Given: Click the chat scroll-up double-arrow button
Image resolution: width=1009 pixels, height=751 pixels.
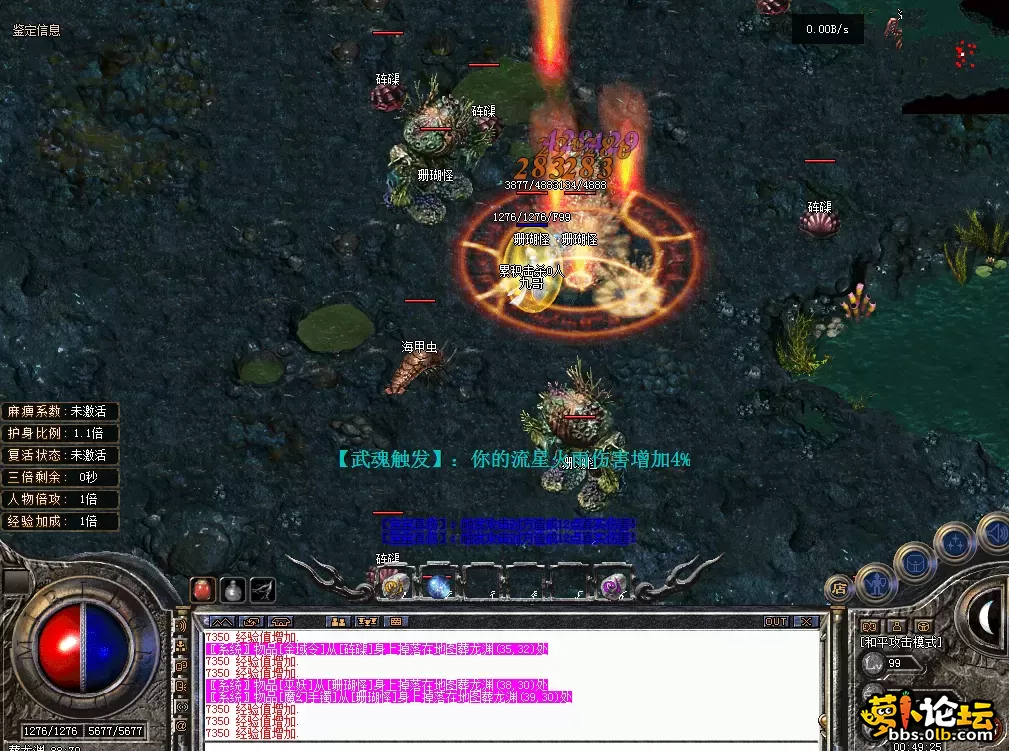Looking at the screenshot, I should [x=222, y=621].
